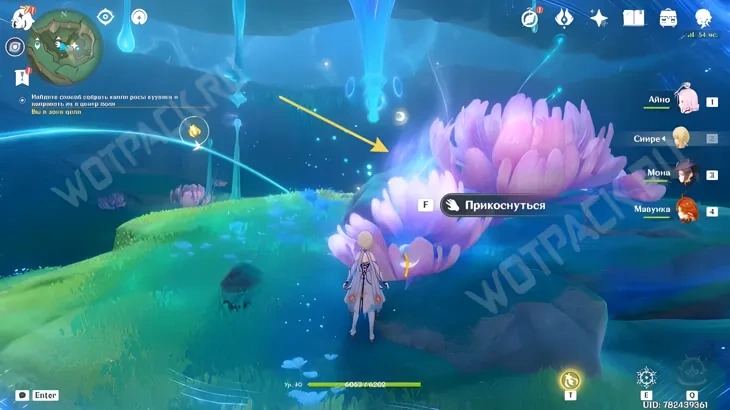Choose the Прикоснуться interaction prompt
This screenshot has width=730, height=410.
tap(495, 205)
